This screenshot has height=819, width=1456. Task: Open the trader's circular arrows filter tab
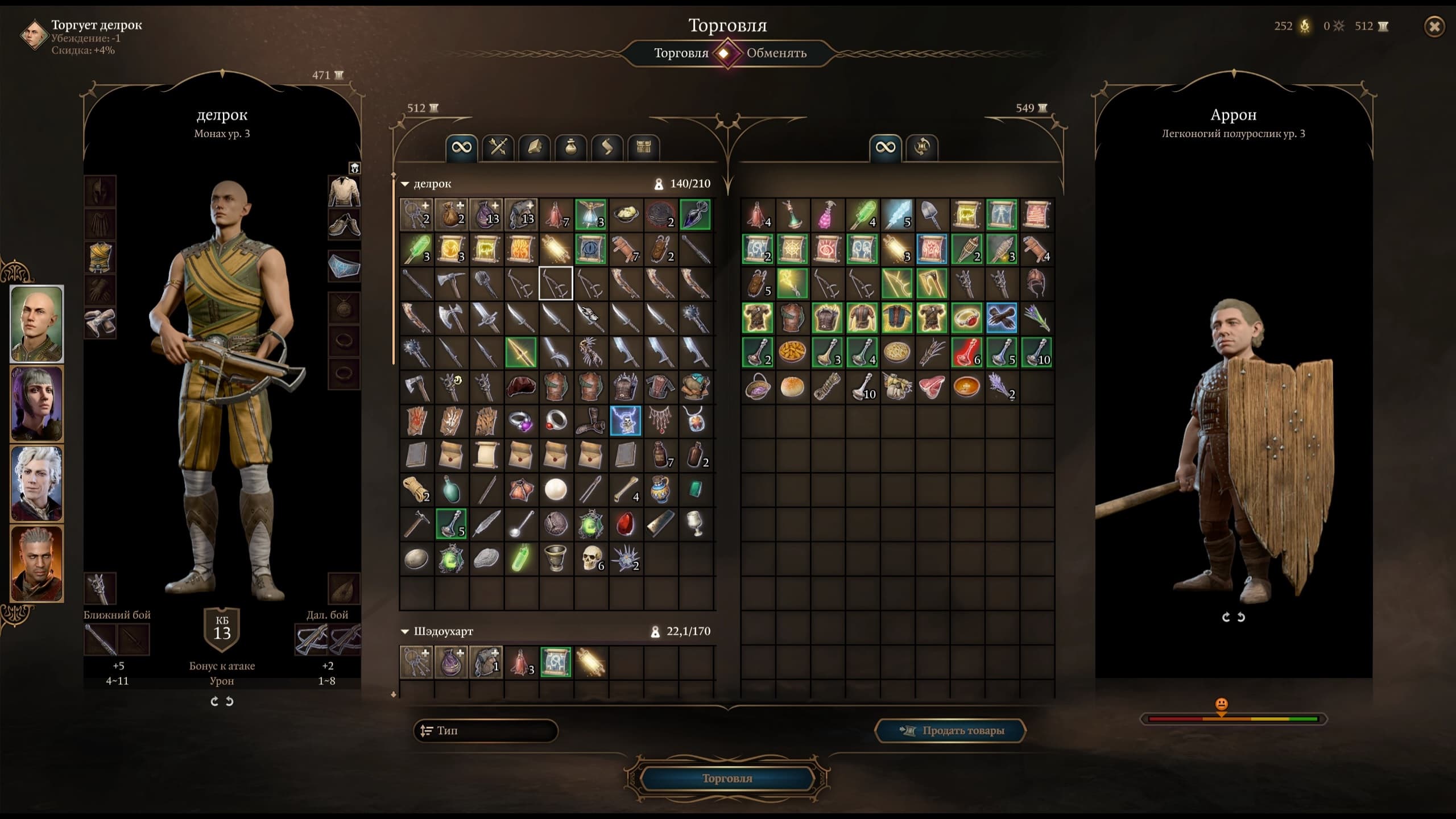921,148
